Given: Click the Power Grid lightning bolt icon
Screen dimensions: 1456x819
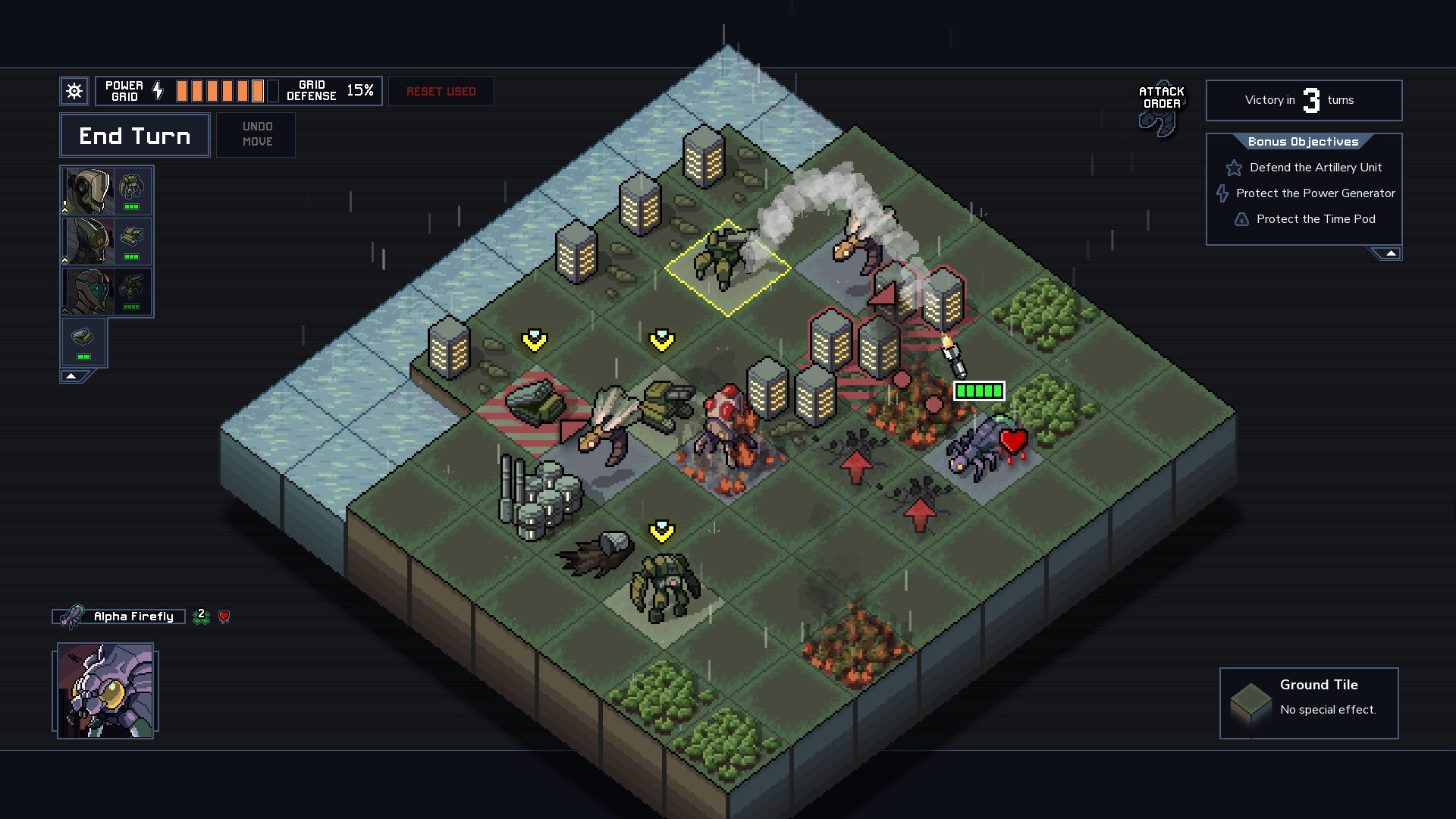Looking at the screenshot, I should click(x=157, y=90).
